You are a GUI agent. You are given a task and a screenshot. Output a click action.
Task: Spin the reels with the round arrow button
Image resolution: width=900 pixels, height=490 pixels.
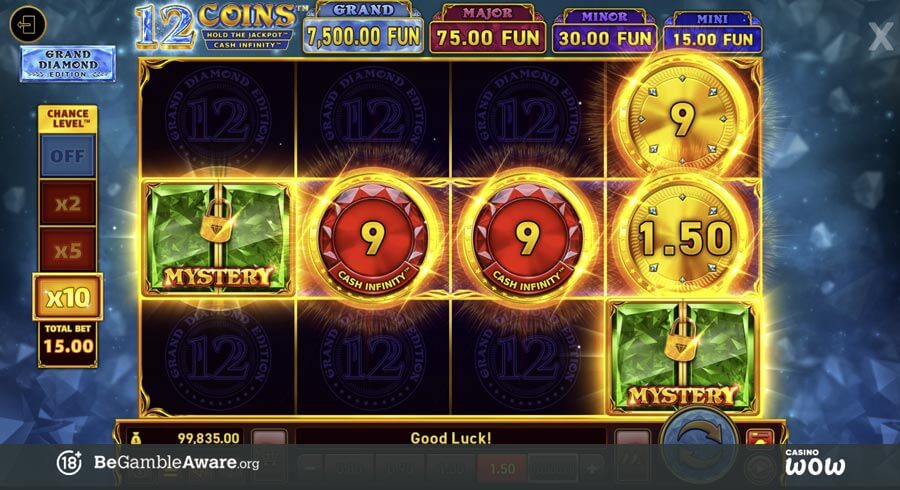coord(699,436)
